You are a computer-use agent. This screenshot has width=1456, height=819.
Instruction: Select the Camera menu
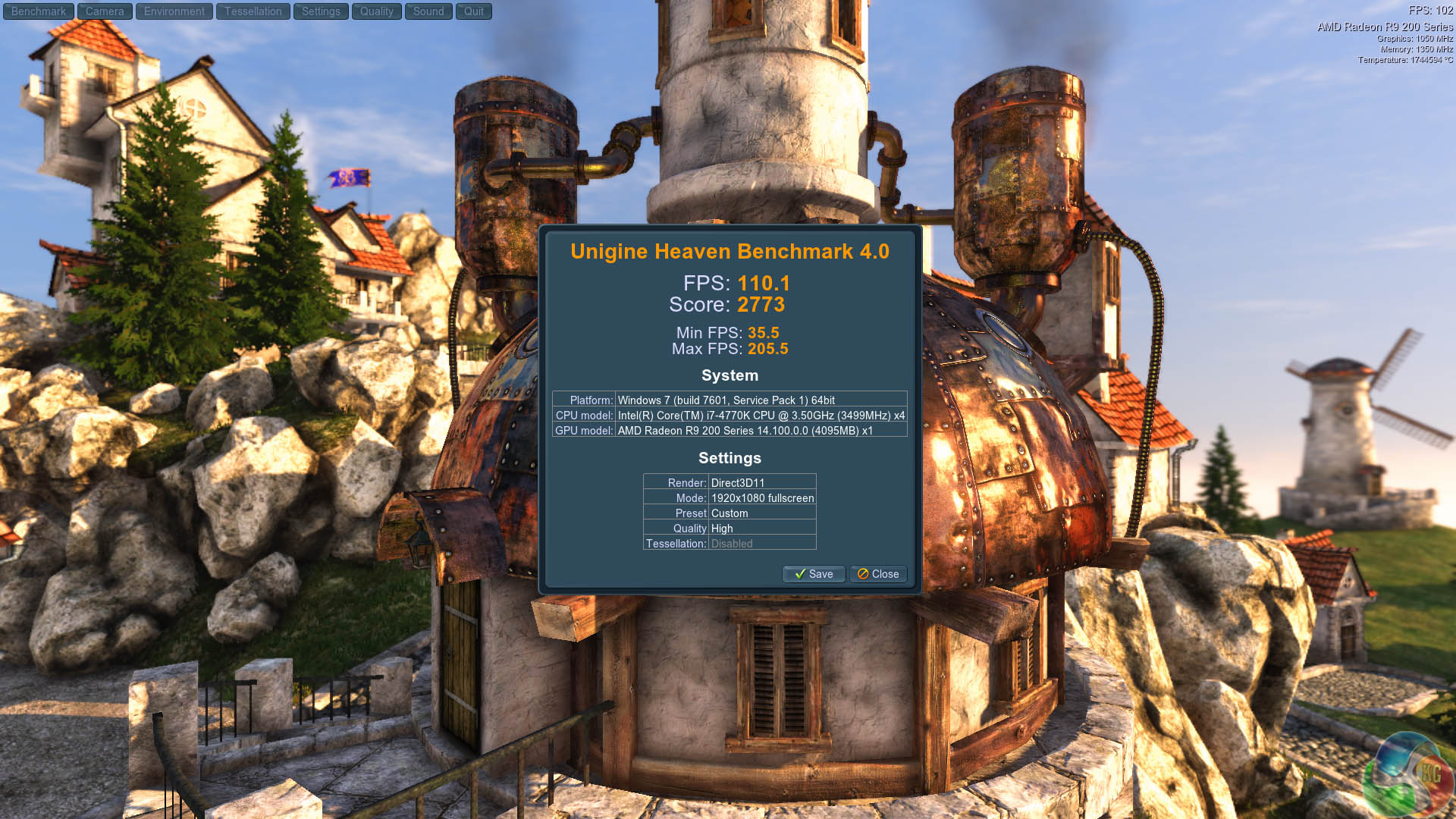coord(105,11)
